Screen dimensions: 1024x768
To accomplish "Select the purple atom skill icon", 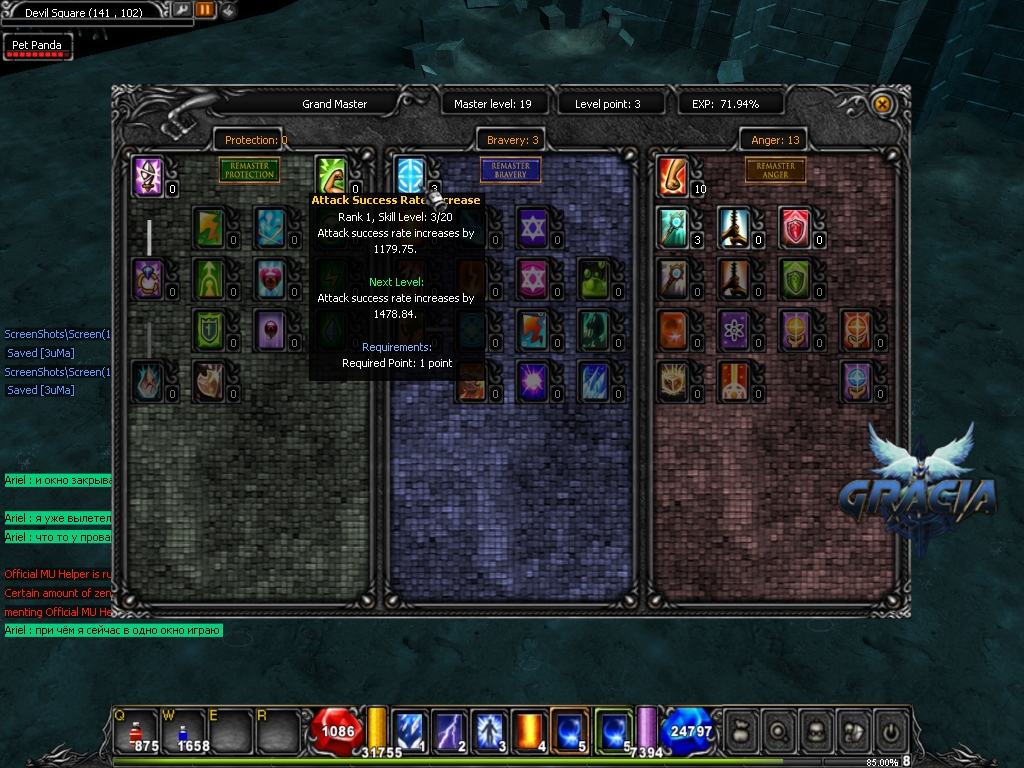I will pyautogui.click(x=734, y=329).
